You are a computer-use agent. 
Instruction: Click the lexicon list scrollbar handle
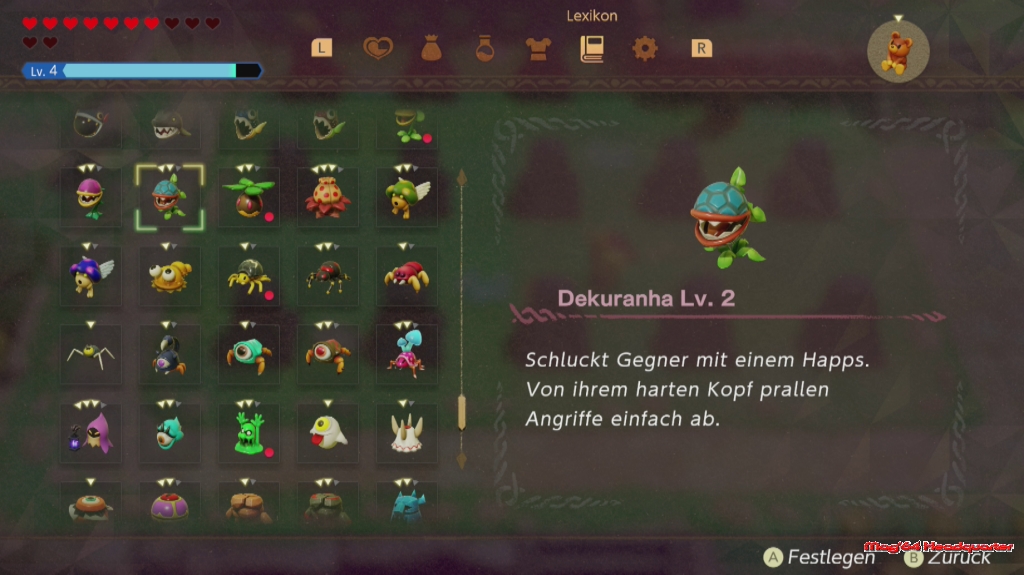[461, 411]
